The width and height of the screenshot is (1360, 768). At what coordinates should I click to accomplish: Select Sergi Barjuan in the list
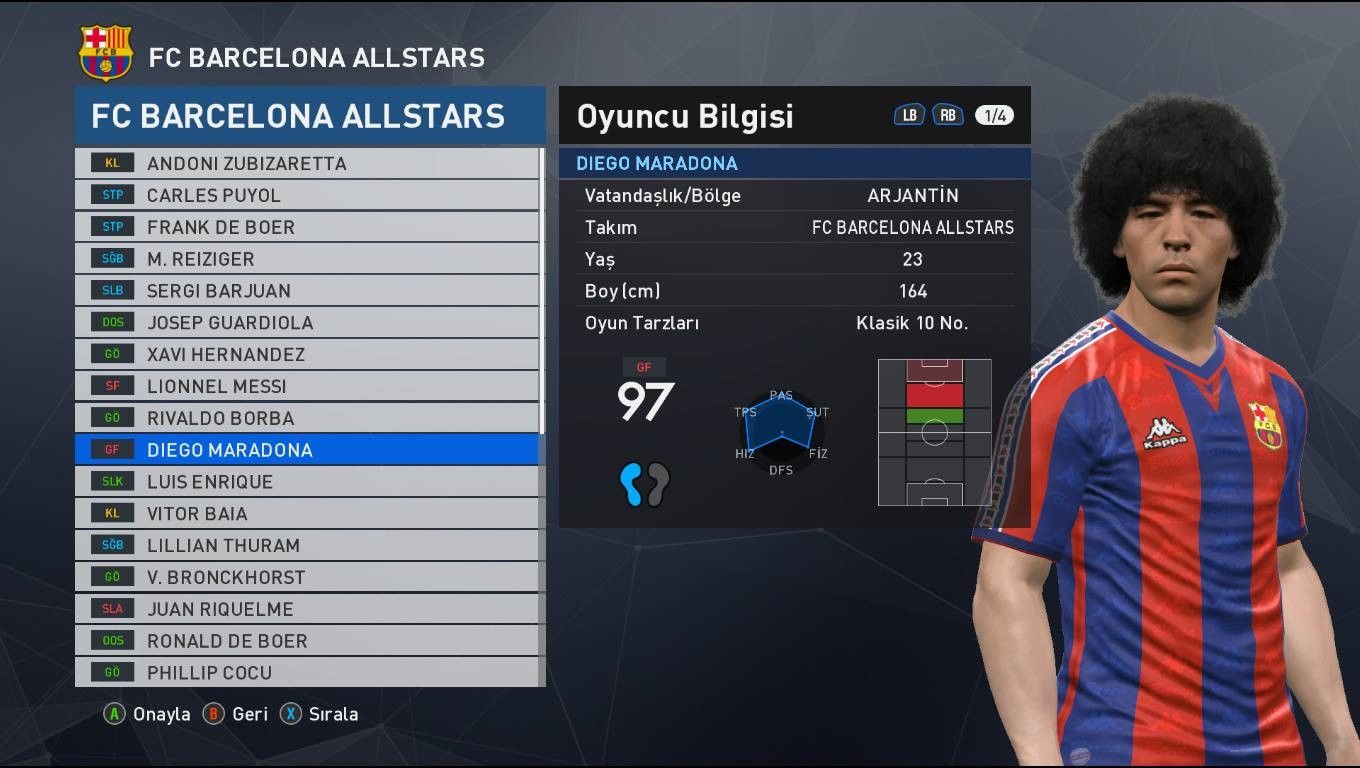(307, 291)
